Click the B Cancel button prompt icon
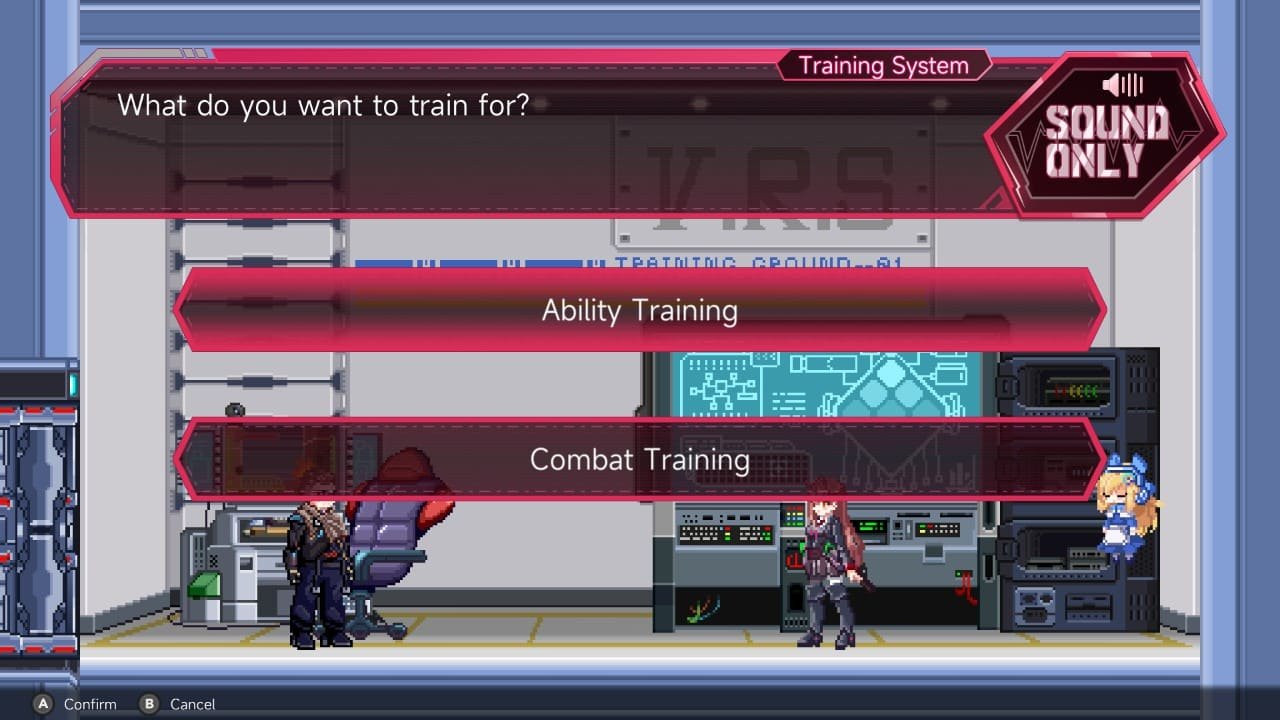The width and height of the screenshot is (1280, 720). pyautogui.click(x=152, y=703)
